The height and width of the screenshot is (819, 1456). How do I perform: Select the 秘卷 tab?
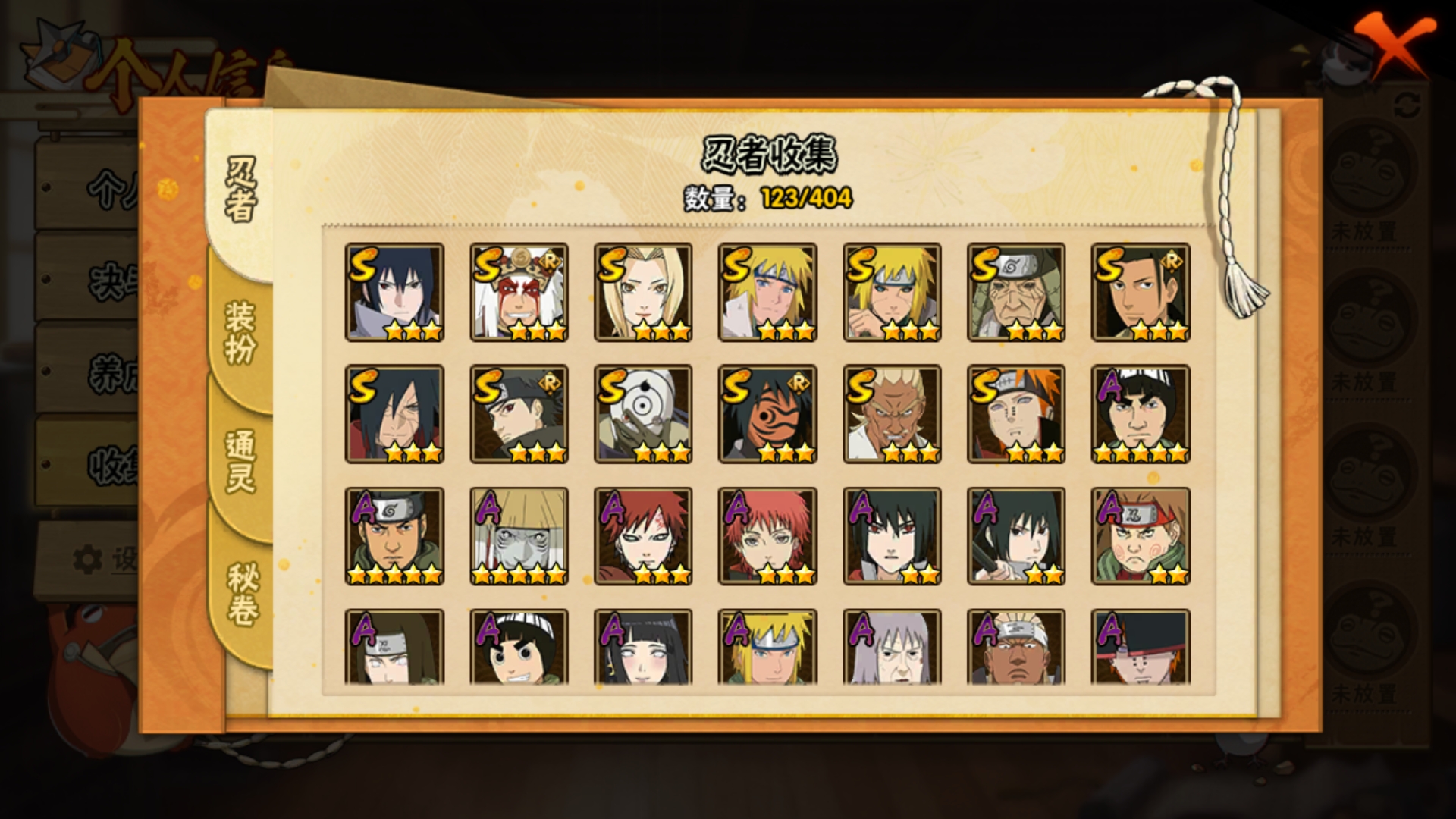point(243,594)
